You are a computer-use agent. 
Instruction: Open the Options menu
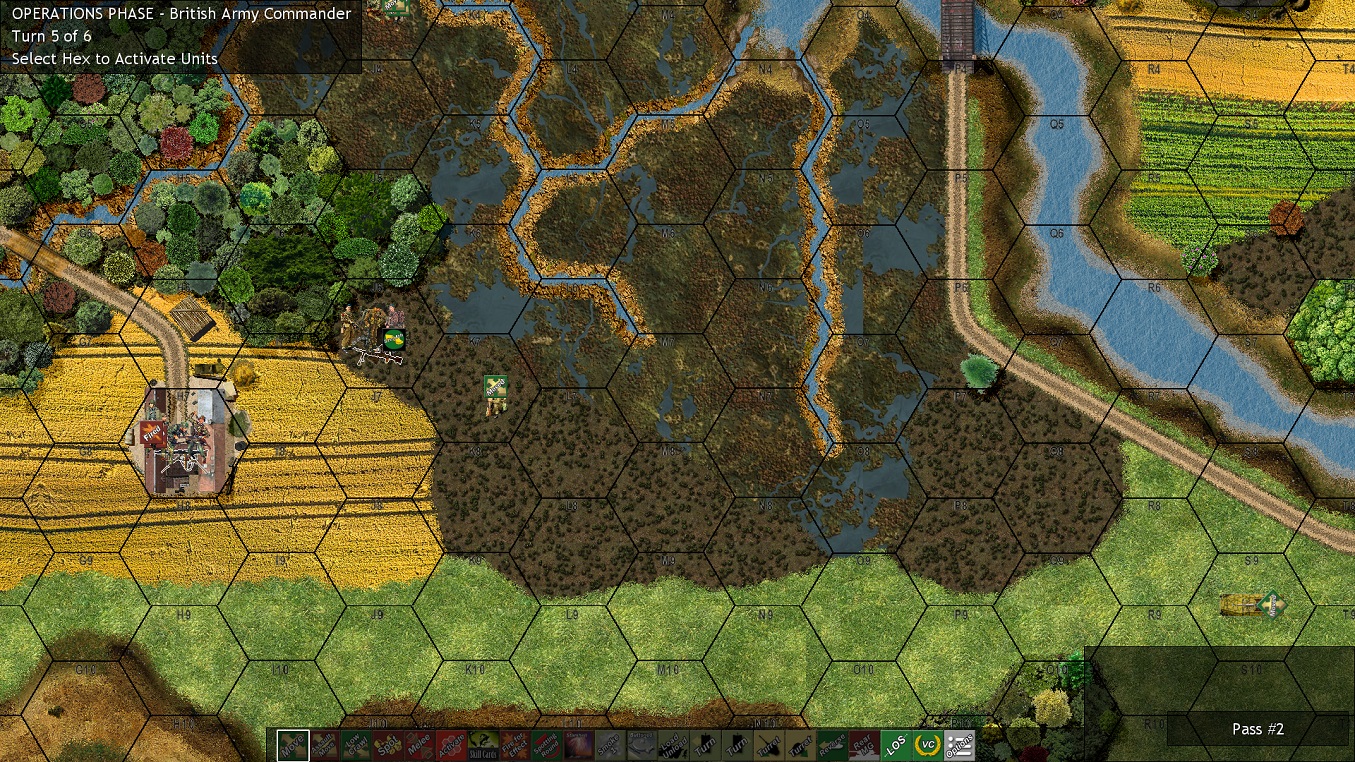[x=960, y=745]
